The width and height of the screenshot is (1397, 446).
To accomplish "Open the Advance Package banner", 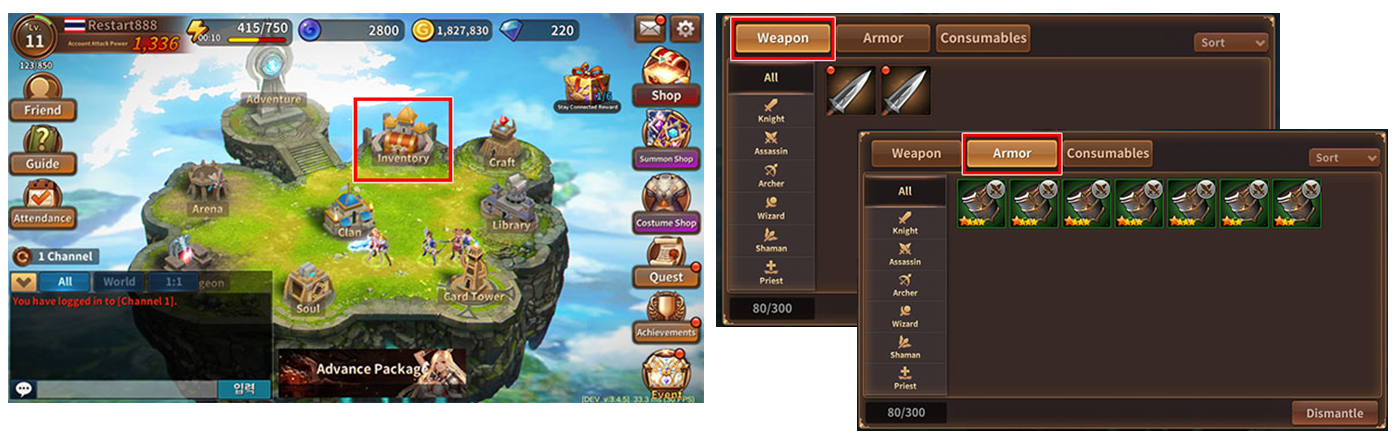I will (371, 370).
